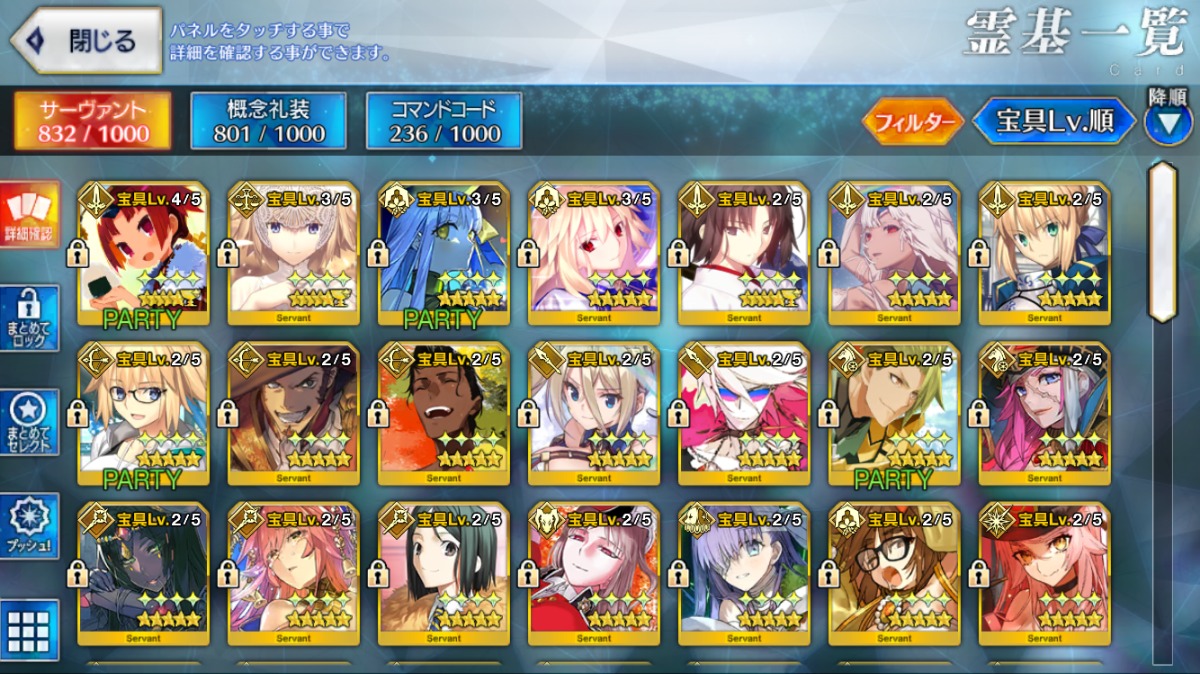This screenshot has height=674, width=1200.
Task: Choose the brown-haired servant wearing black glasses
Action: click(x=894, y=574)
